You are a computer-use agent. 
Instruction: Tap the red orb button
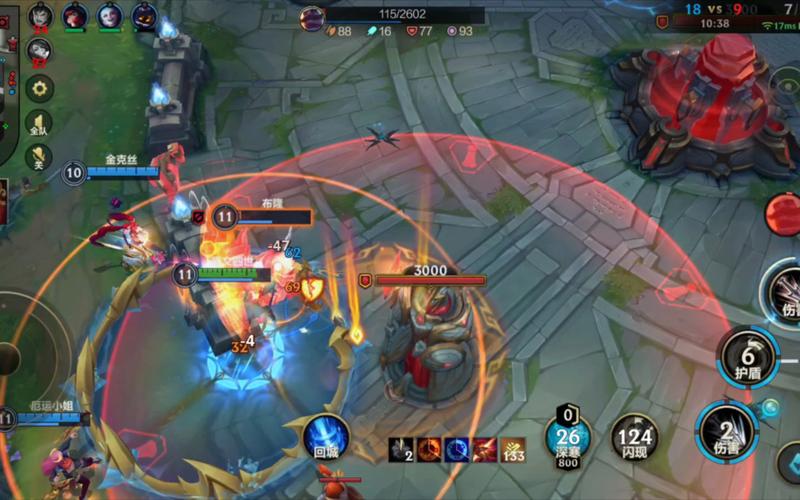pos(783,213)
